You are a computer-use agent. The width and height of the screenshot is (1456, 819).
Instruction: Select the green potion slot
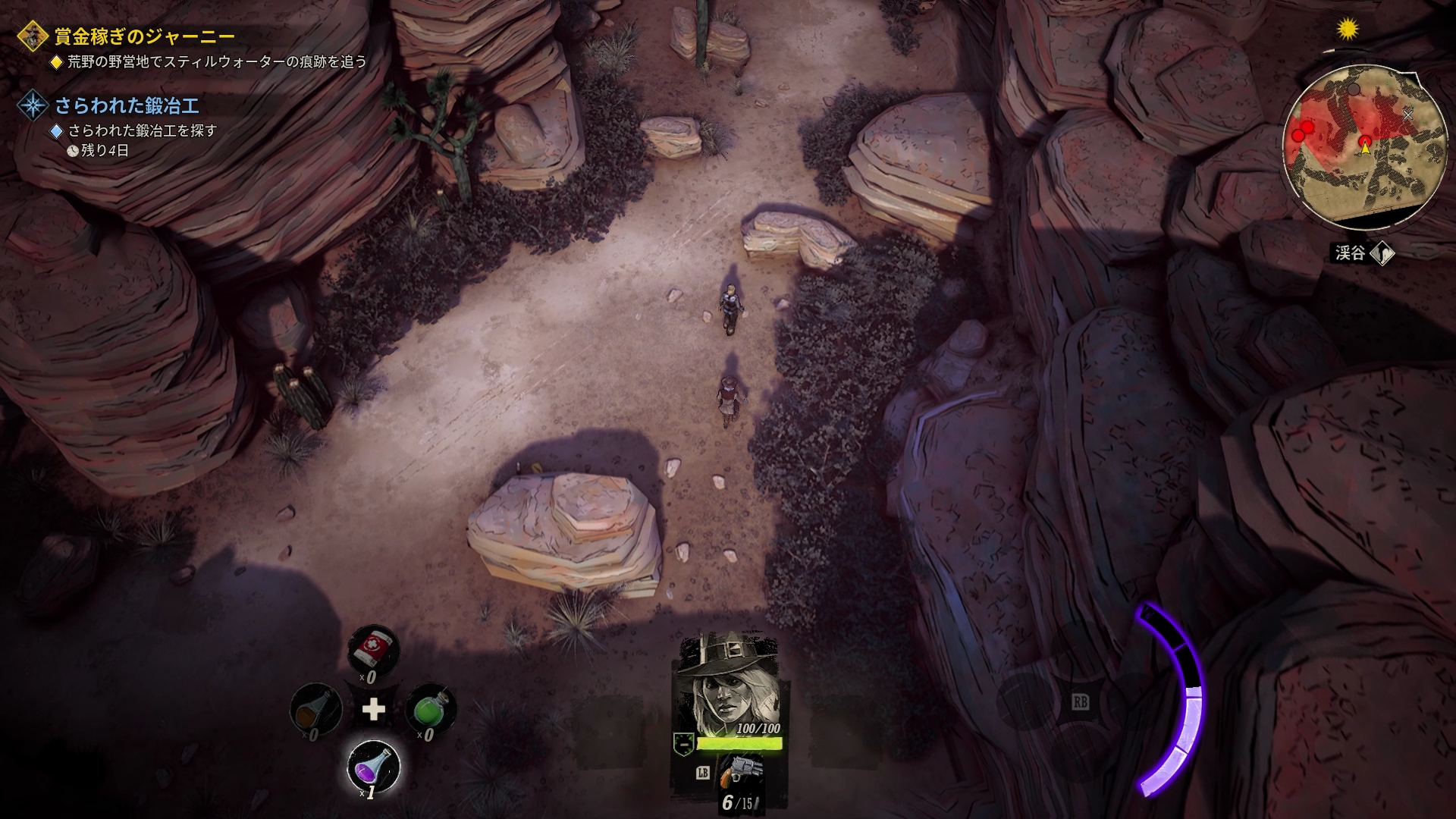pos(430,708)
